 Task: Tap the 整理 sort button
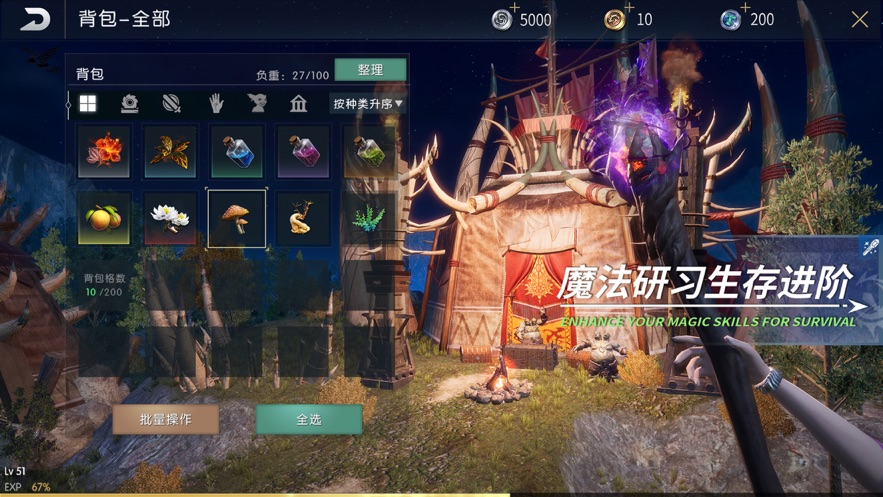(x=370, y=70)
